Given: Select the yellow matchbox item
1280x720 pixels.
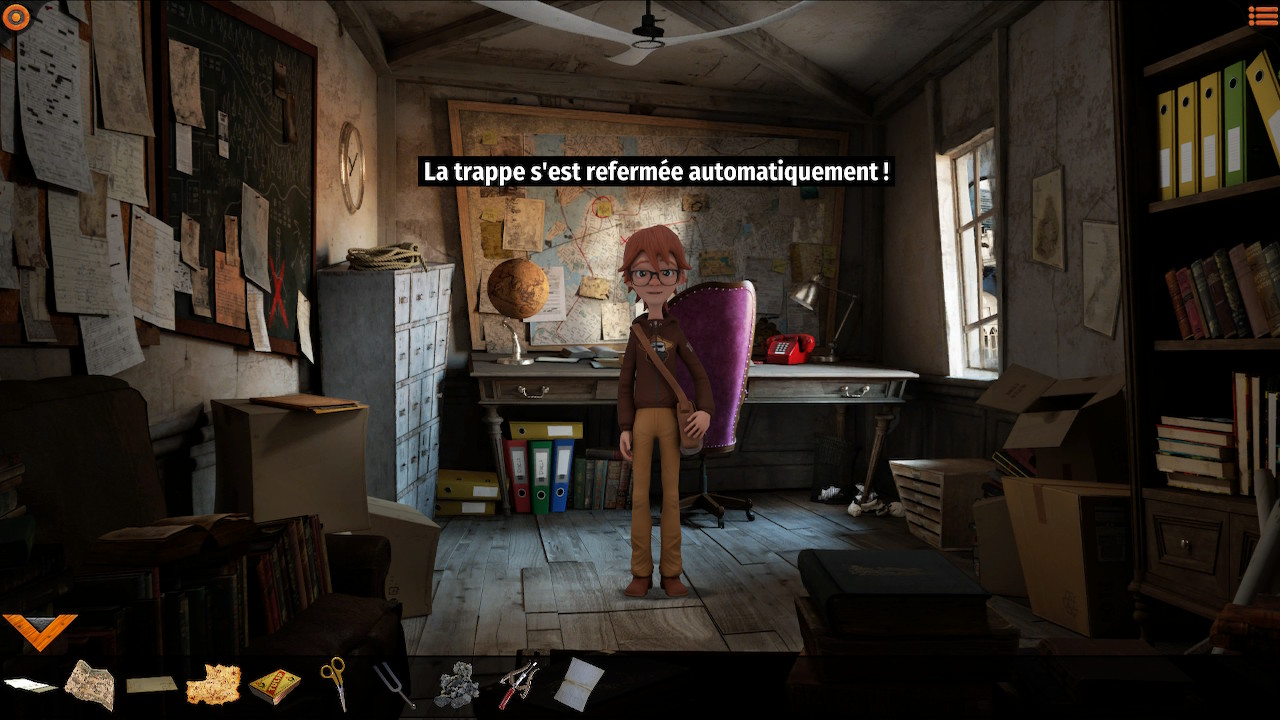Looking at the screenshot, I should pyautogui.click(x=274, y=686).
